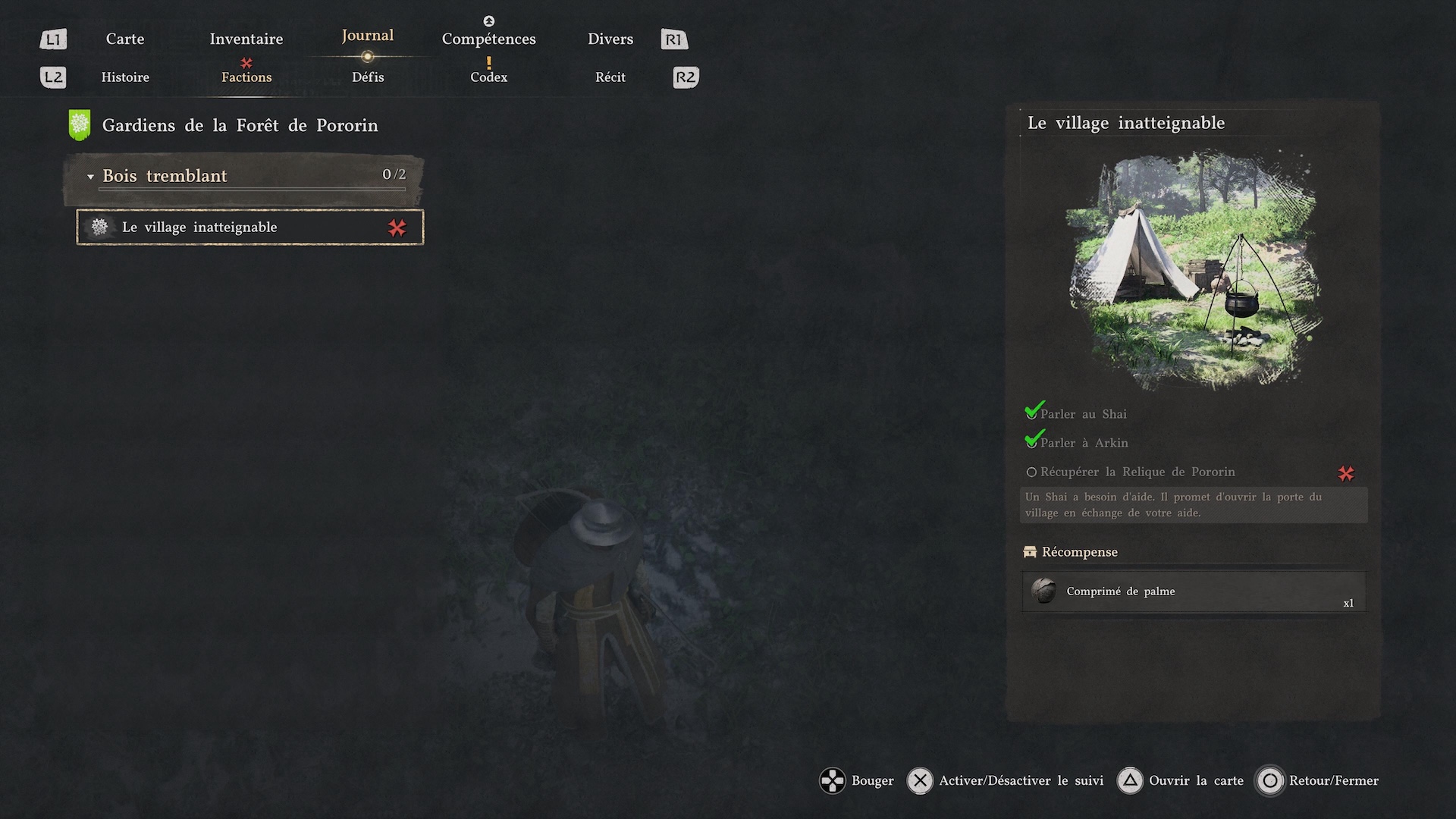Select the Comprimé de palme reward

coord(1194,591)
